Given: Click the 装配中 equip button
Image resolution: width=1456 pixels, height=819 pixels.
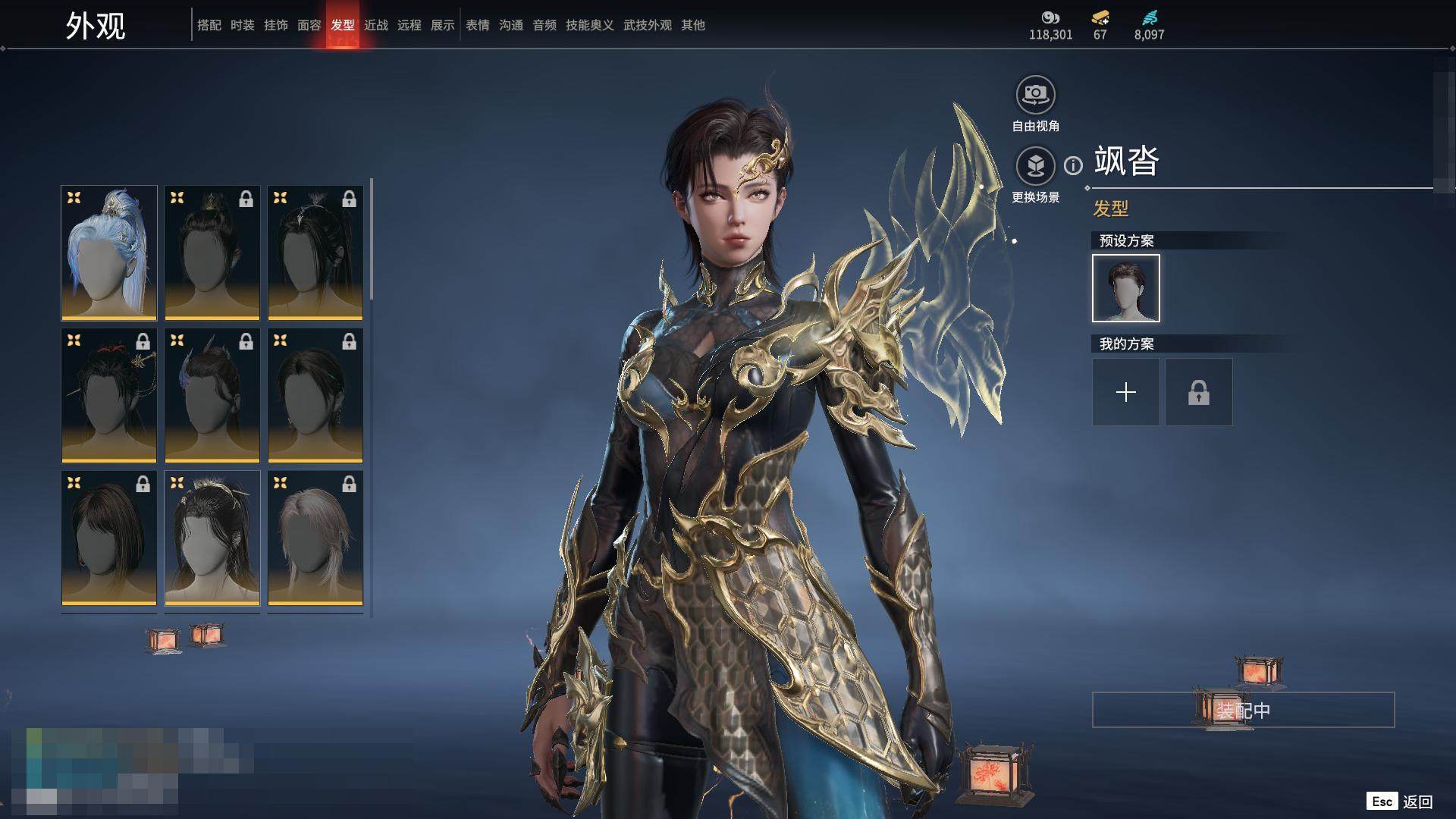Looking at the screenshot, I should [1243, 710].
